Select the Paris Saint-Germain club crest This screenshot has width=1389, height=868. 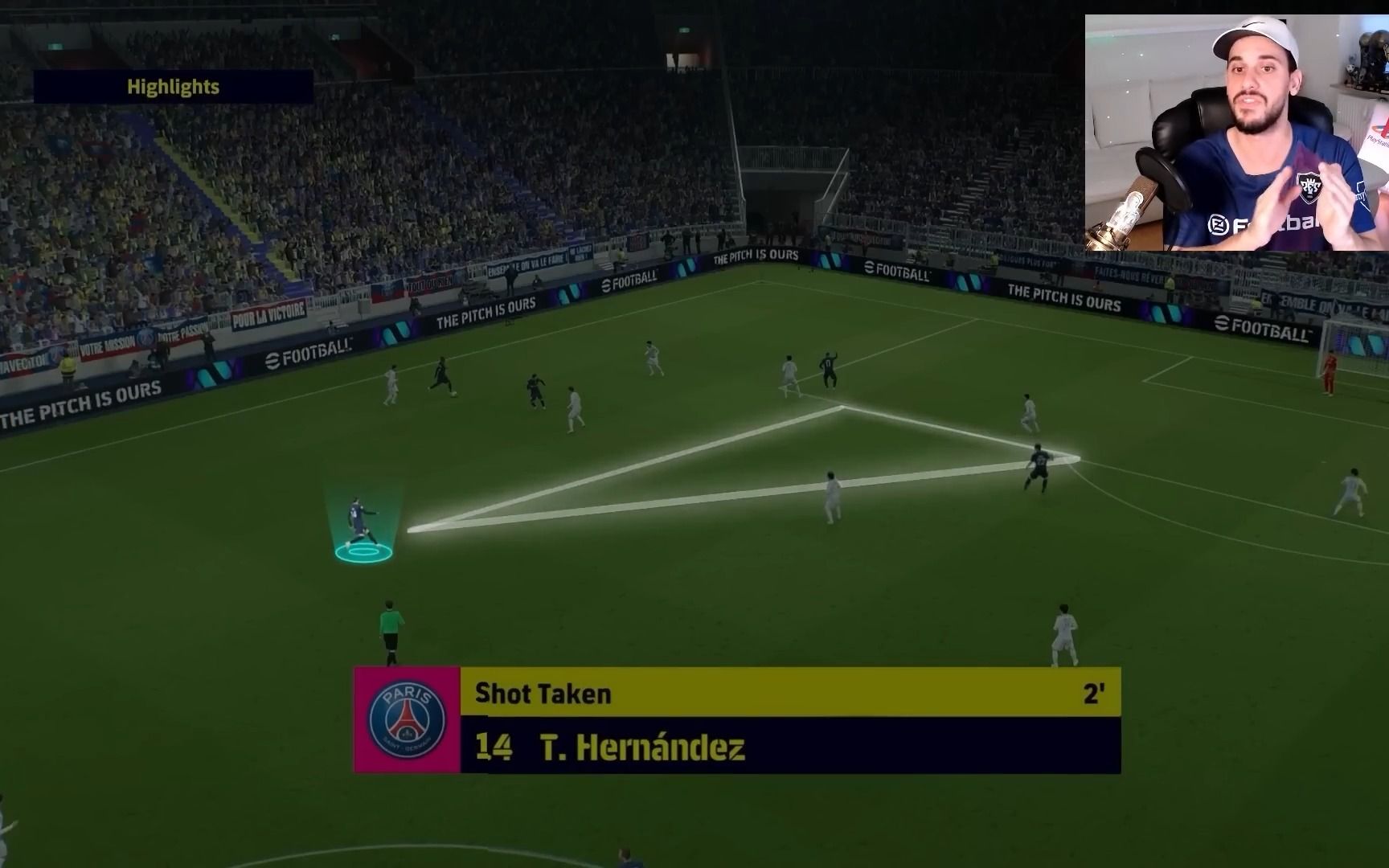pos(407,720)
